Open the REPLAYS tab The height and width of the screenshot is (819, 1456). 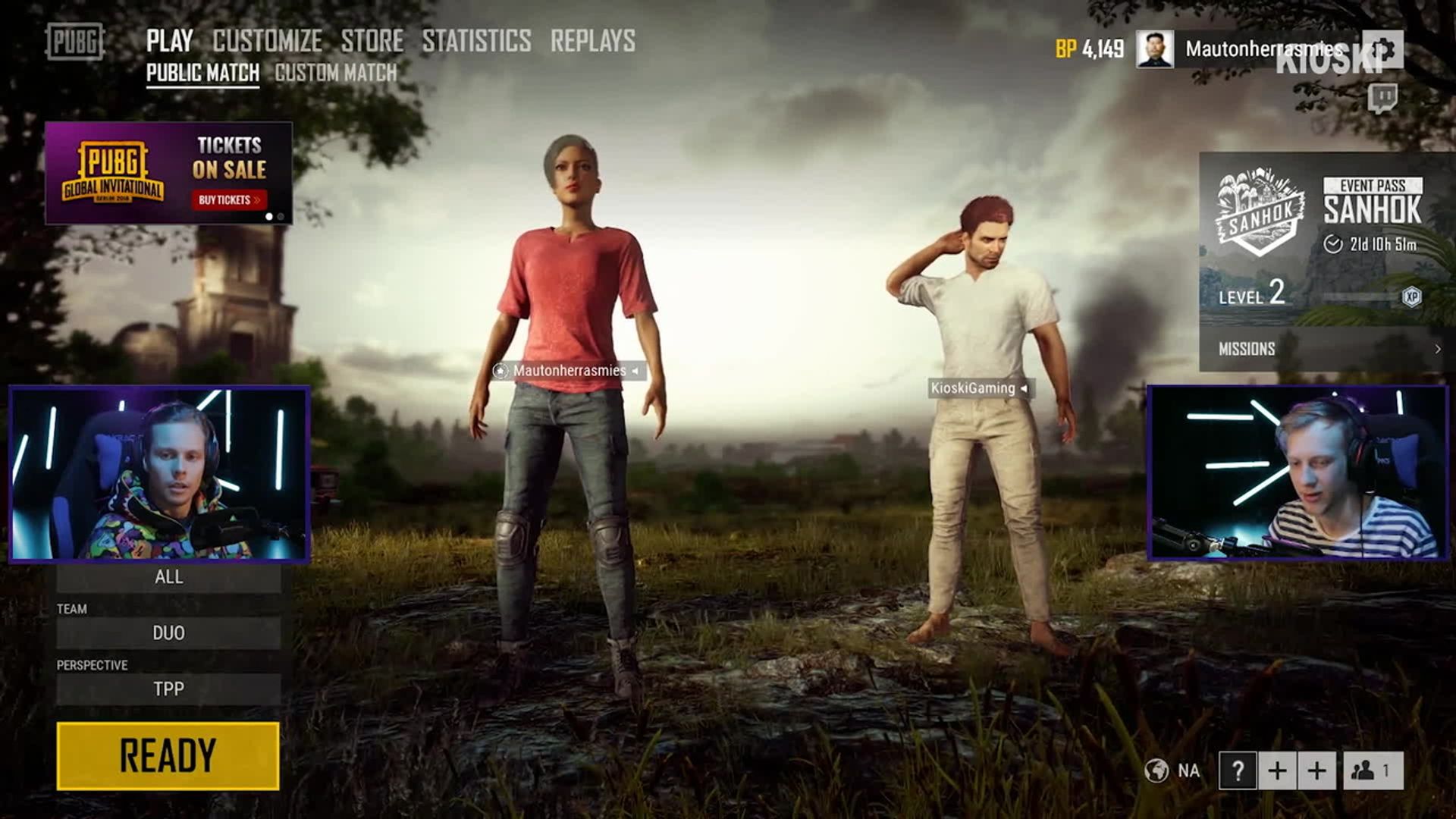(592, 41)
